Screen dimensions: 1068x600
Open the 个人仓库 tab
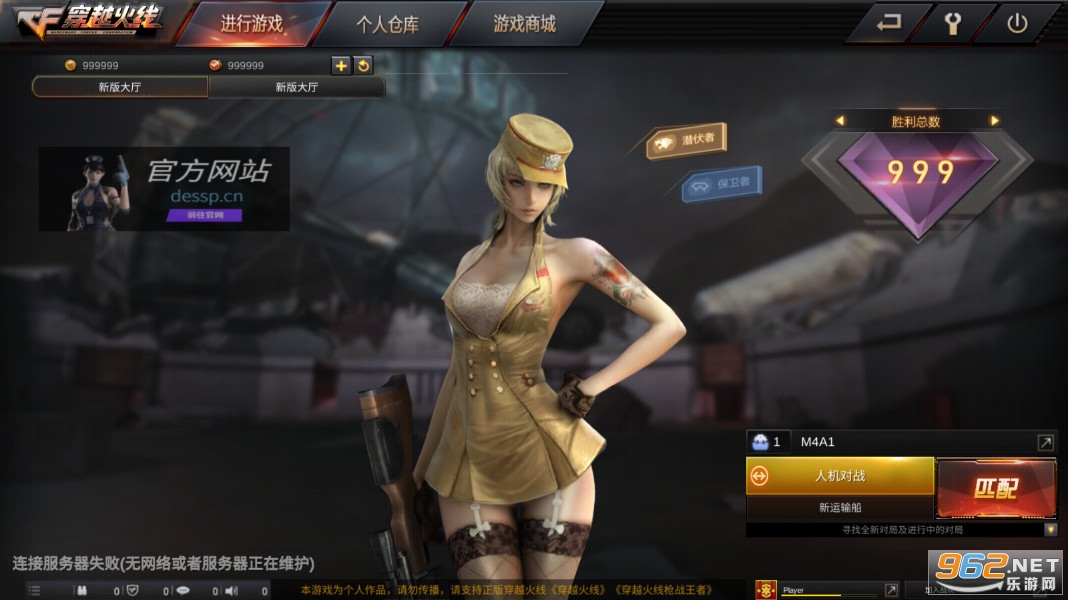387,24
